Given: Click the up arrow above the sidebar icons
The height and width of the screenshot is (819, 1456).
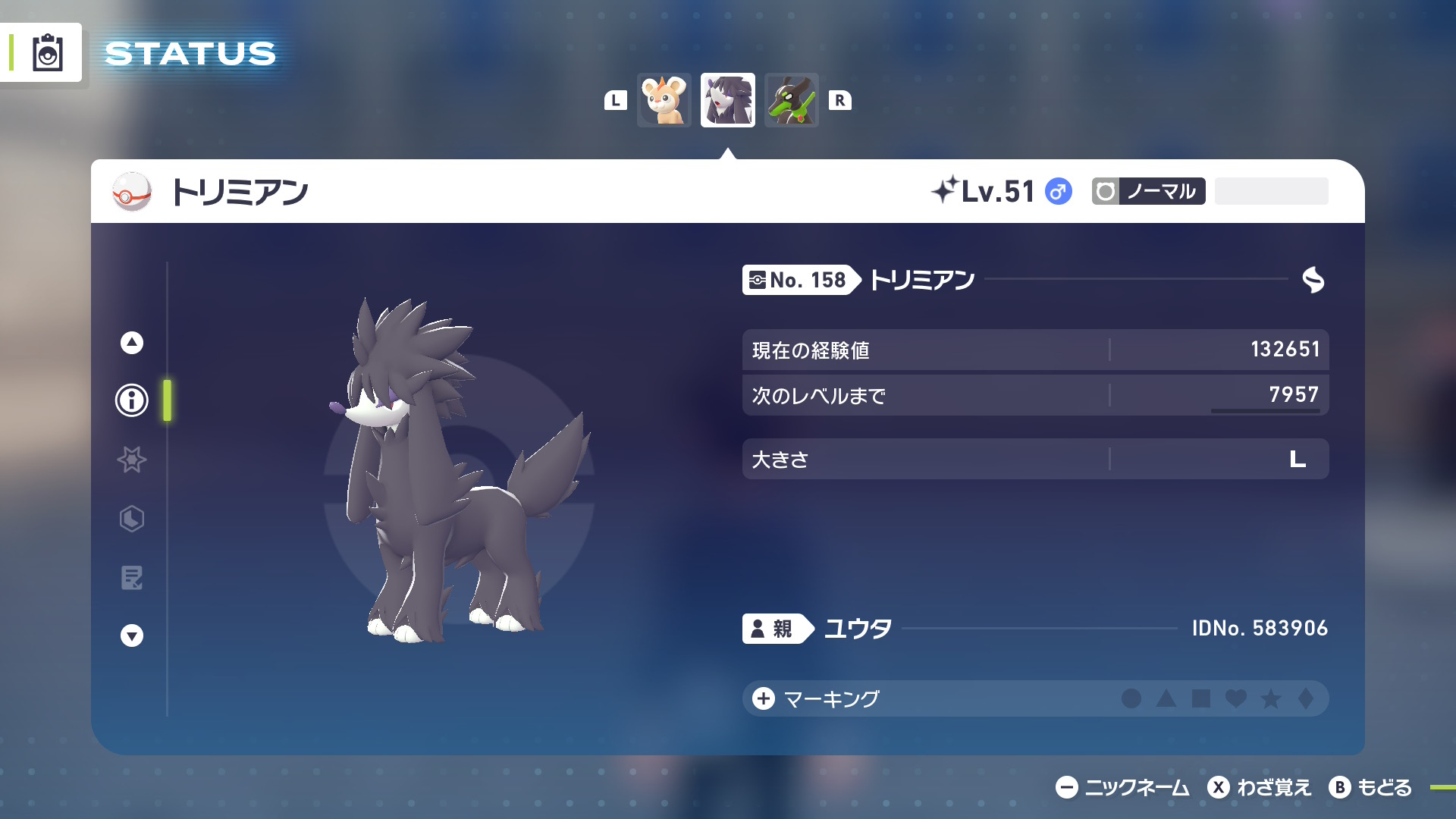Looking at the screenshot, I should [x=130, y=342].
